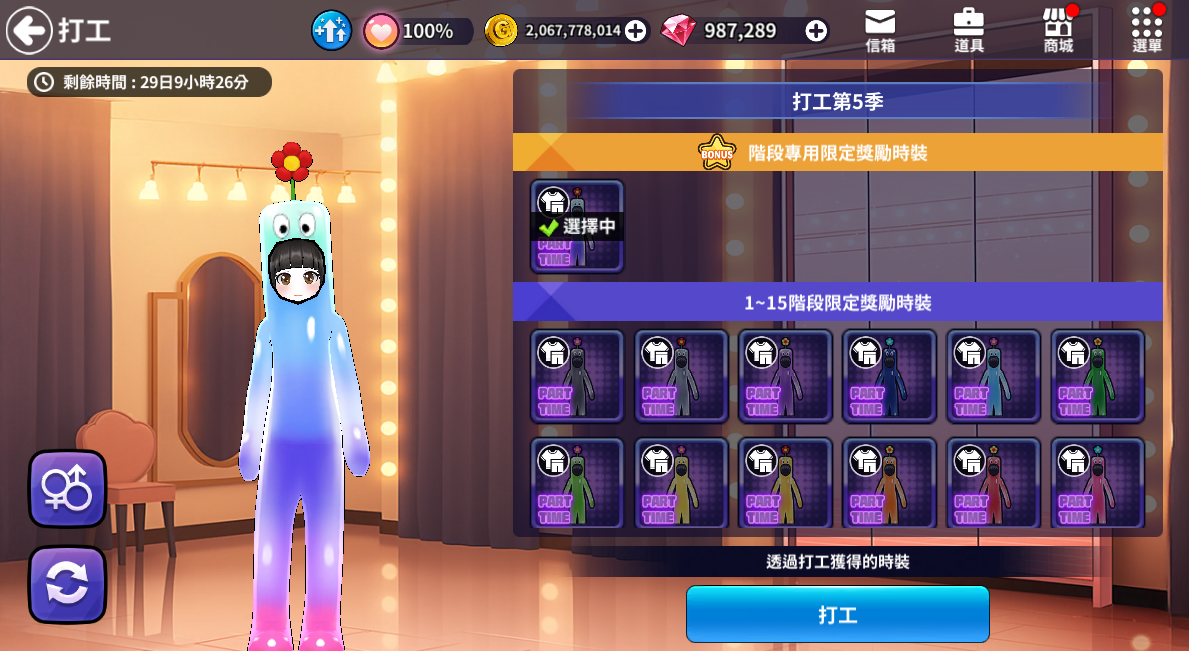Image resolution: width=1189 pixels, height=651 pixels.
Task: Buy more ruby gems with plus button
Action: coord(816,31)
